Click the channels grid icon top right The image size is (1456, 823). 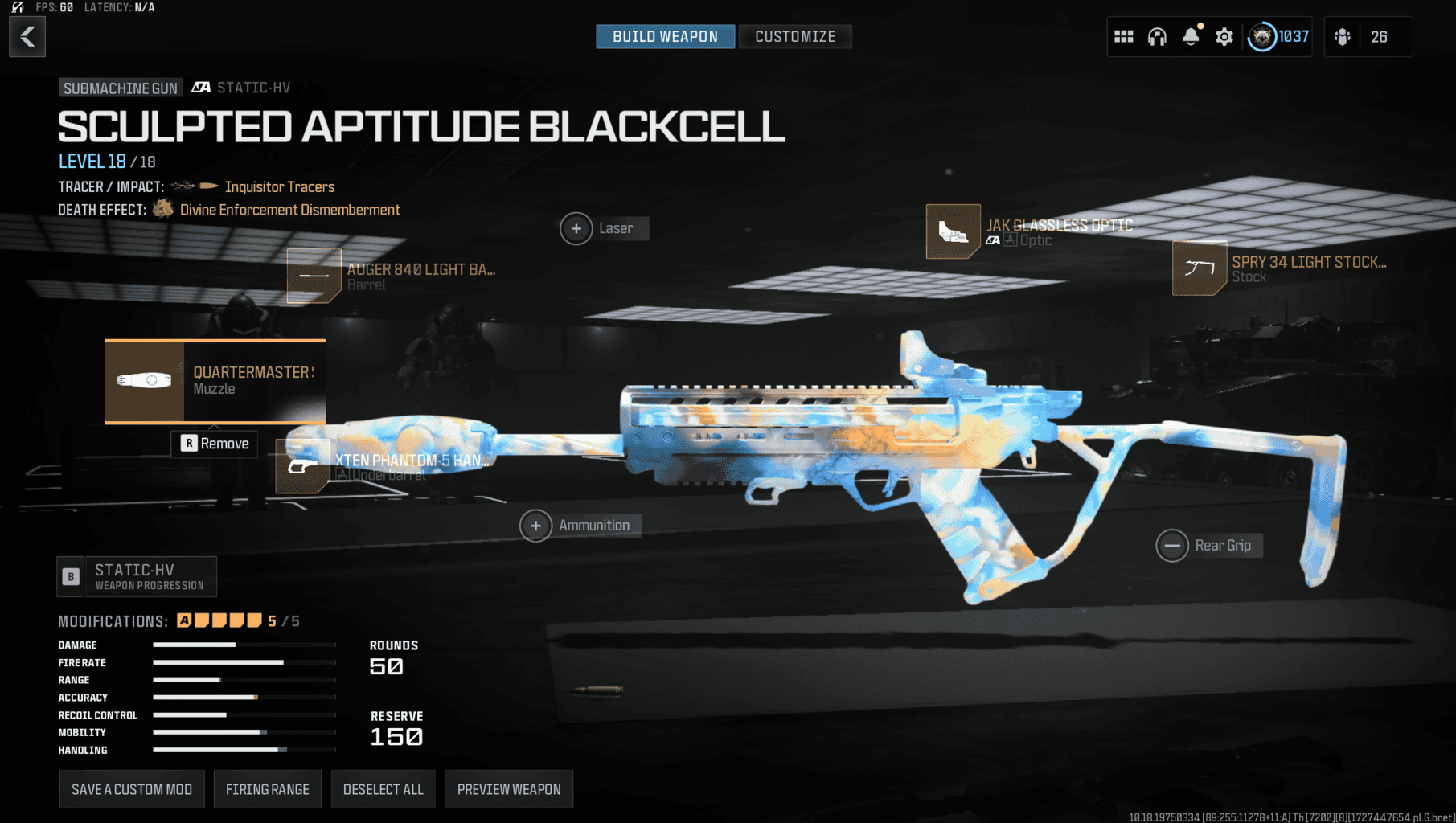tap(1123, 36)
